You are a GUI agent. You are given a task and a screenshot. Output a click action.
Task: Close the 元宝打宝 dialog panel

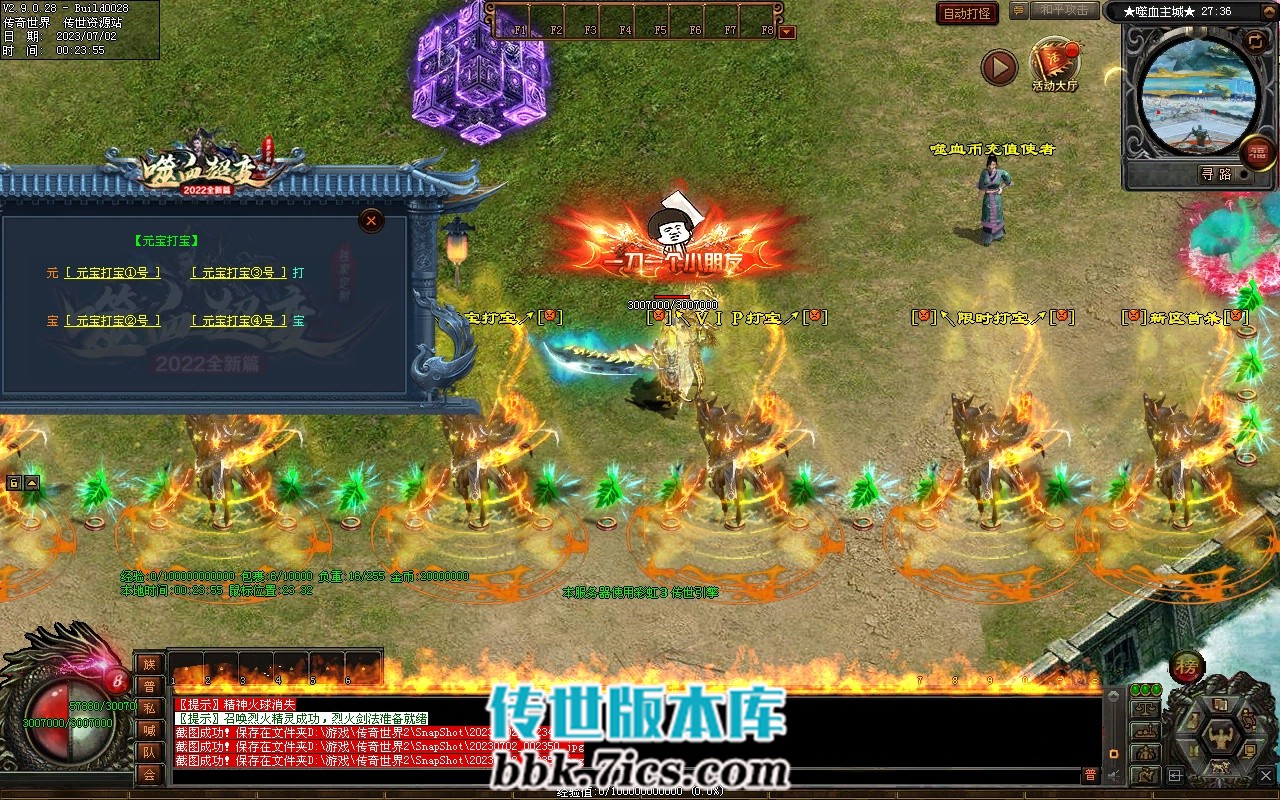click(371, 220)
